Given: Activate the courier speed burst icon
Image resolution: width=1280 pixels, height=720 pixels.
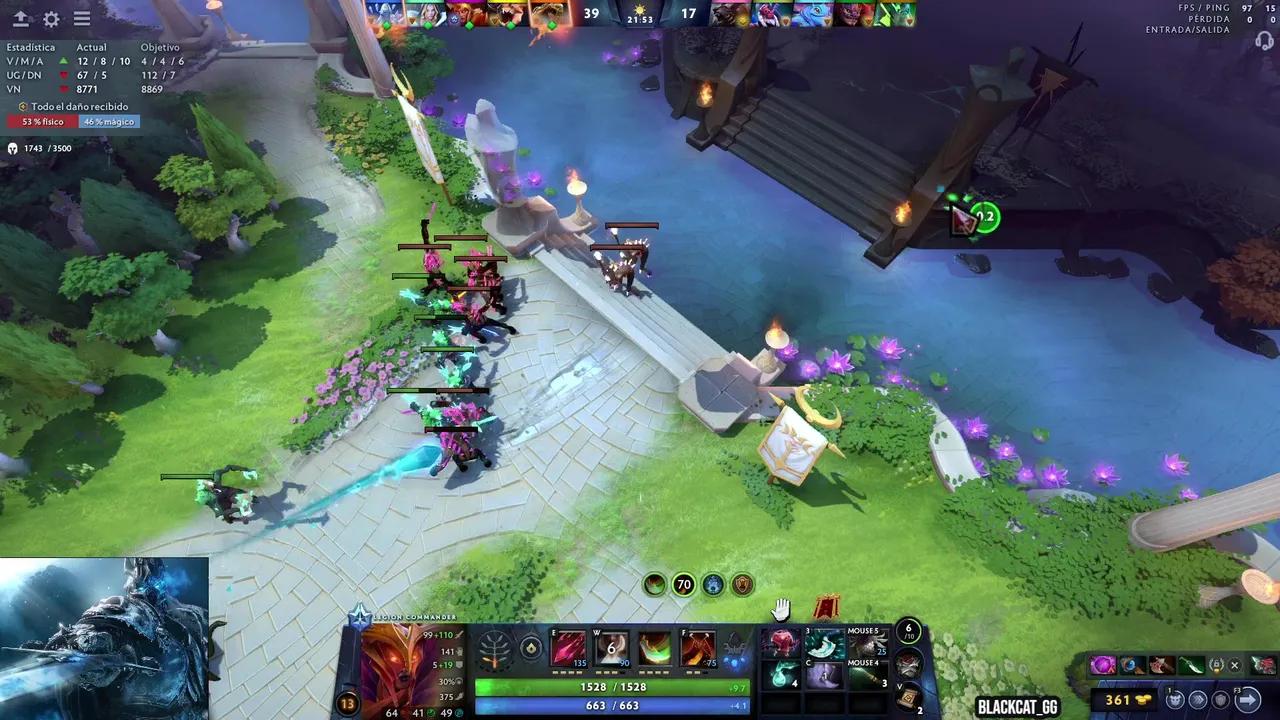Looking at the screenshot, I should coord(1200,700).
